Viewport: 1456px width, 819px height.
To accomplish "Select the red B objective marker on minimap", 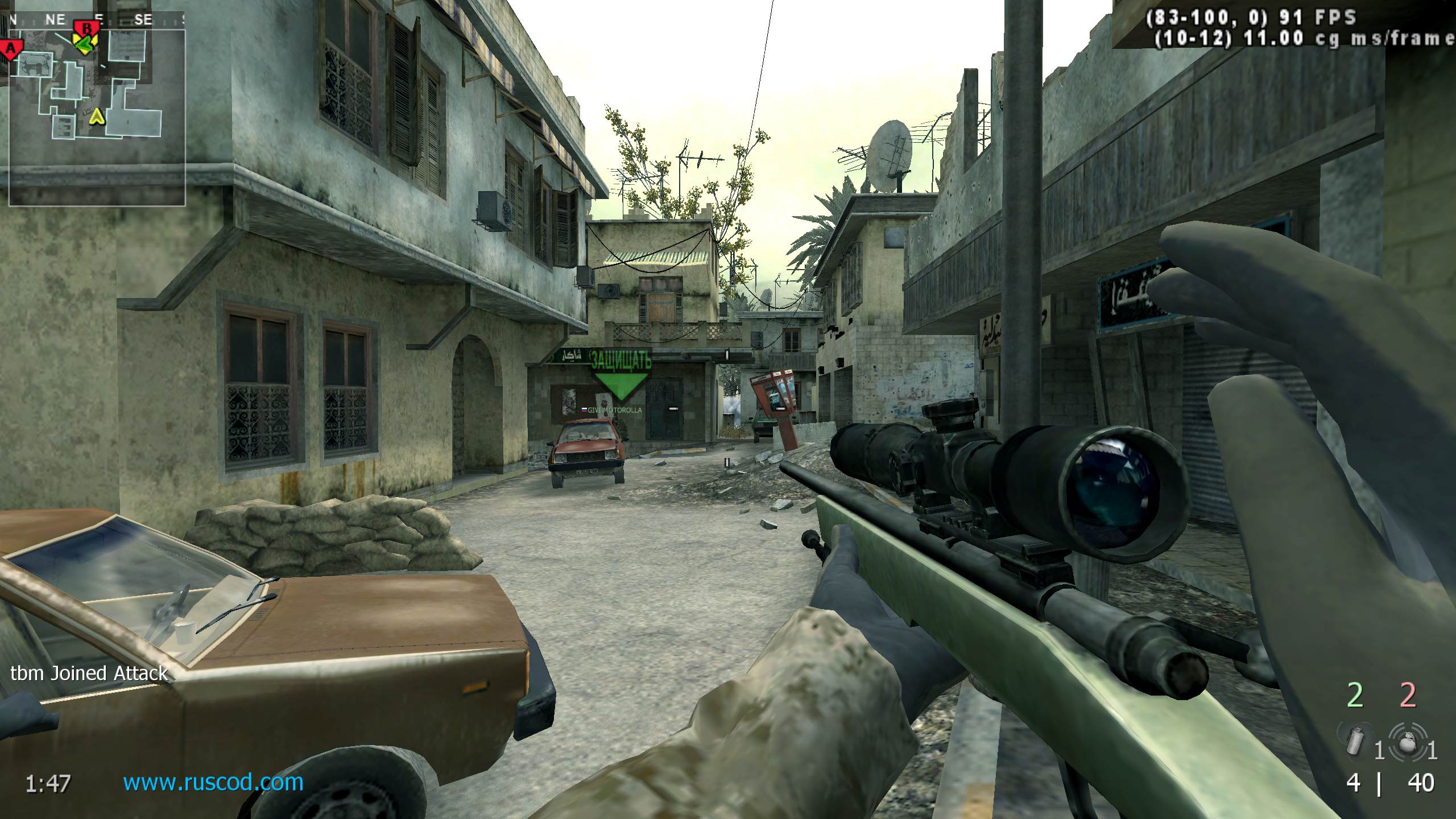I will coord(87,28).
